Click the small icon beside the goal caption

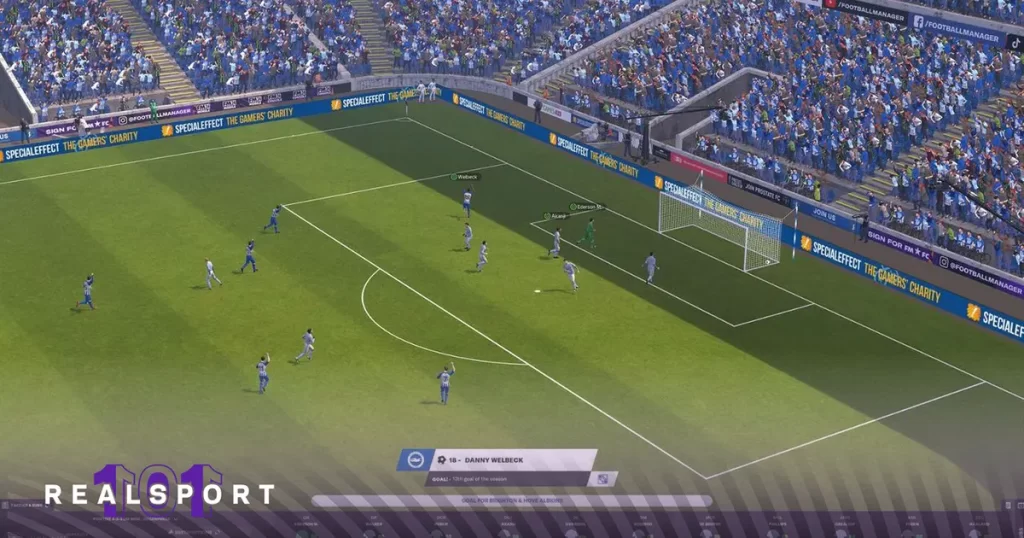click(602, 479)
